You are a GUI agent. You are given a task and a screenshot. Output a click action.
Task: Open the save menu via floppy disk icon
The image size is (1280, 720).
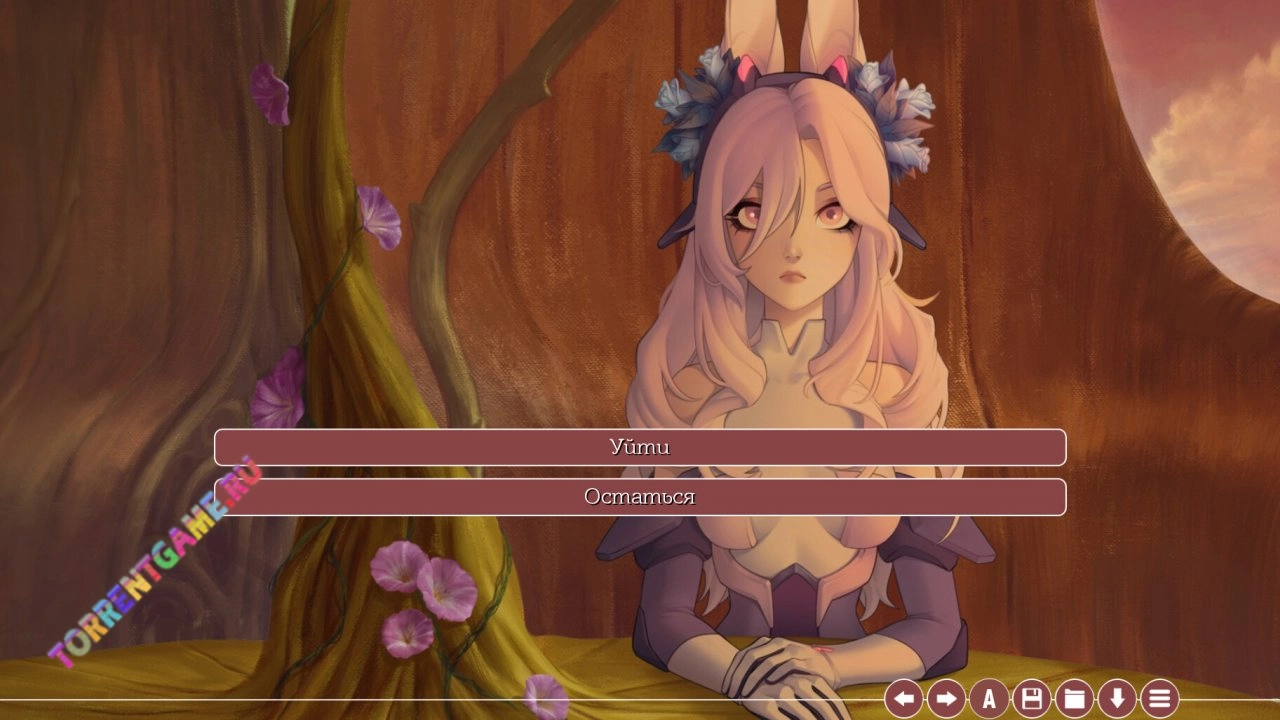coord(1032,698)
